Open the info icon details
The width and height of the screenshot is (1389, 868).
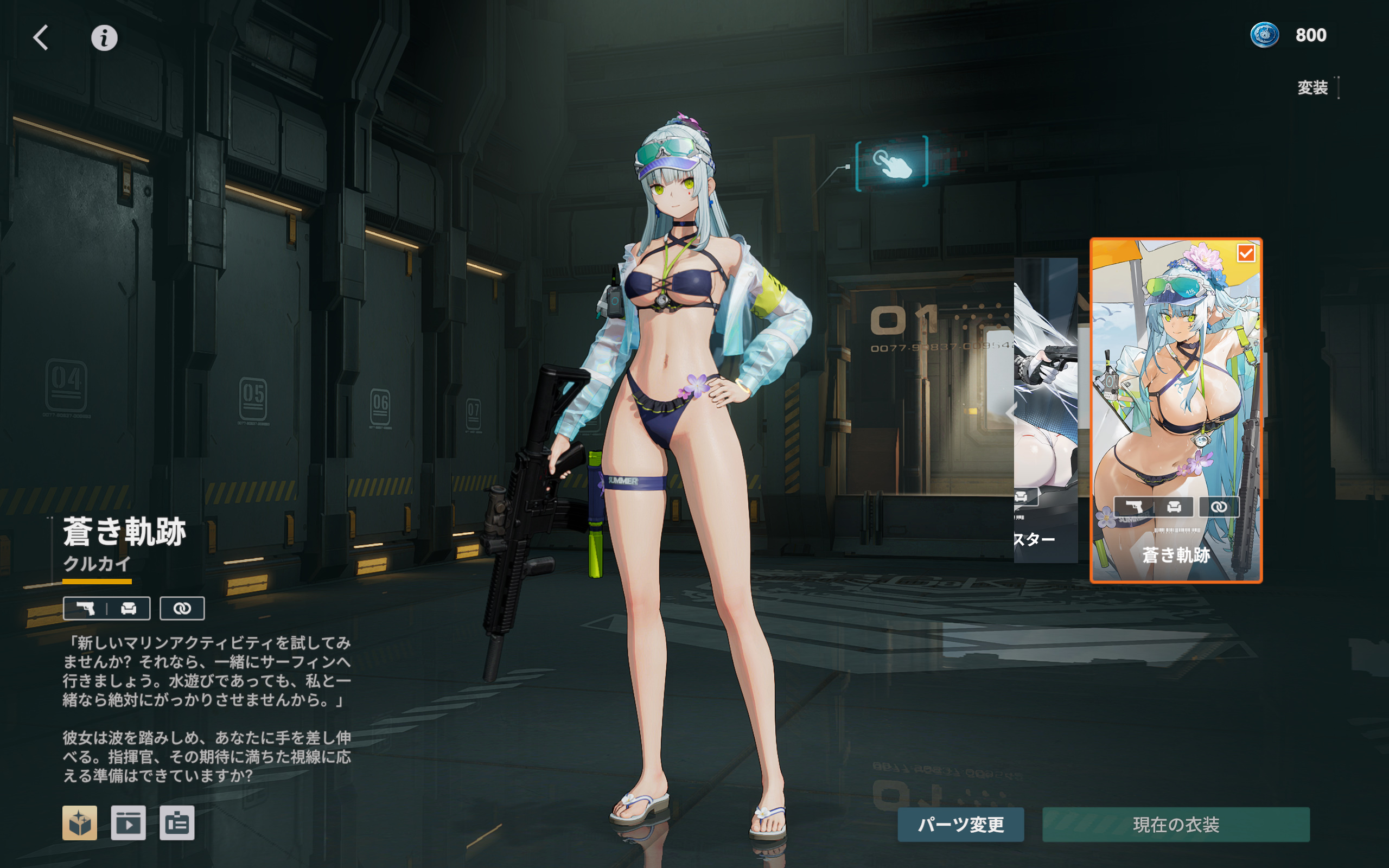105,38
